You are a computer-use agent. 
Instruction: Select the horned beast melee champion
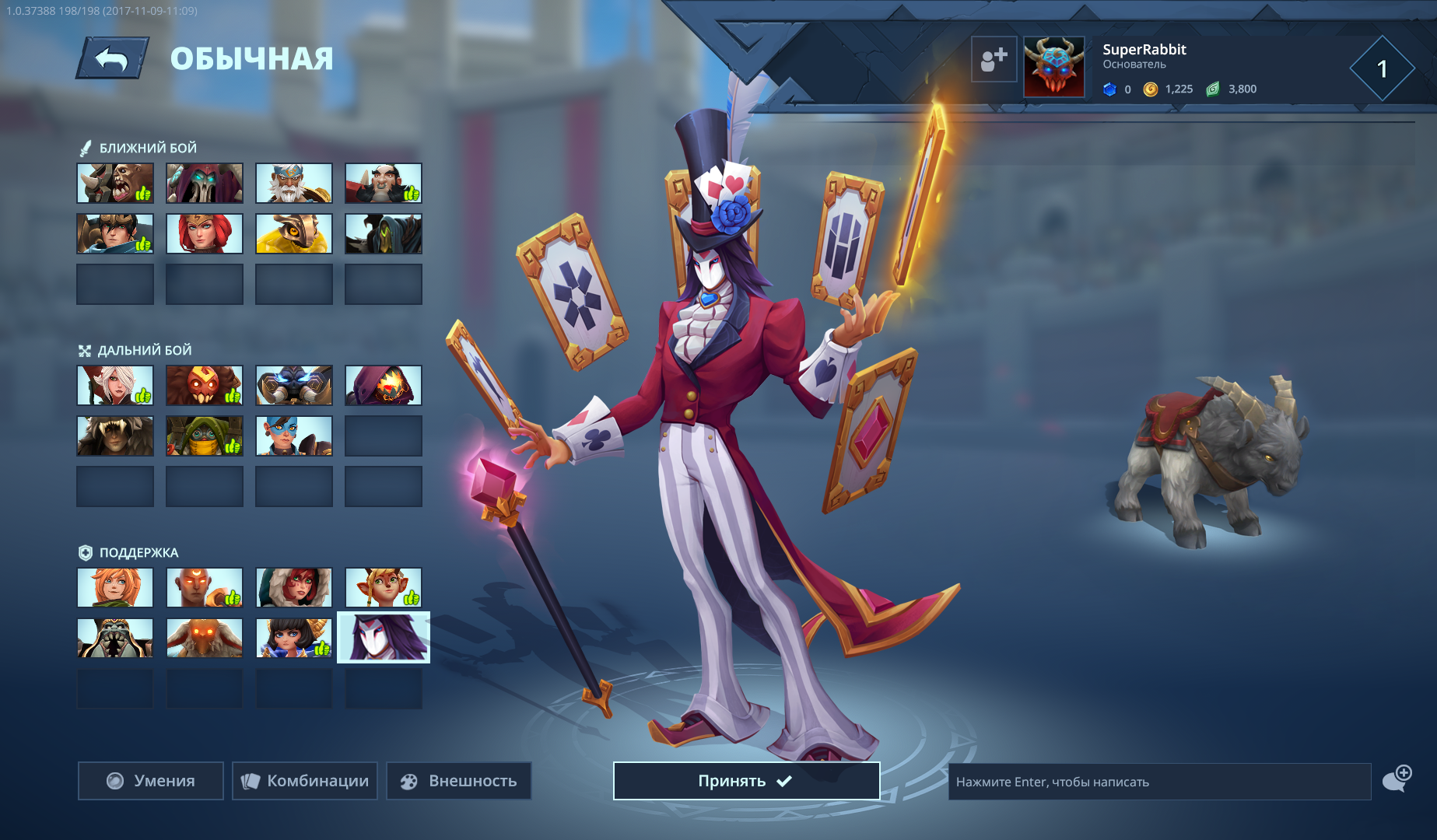pyautogui.click(x=115, y=184)
